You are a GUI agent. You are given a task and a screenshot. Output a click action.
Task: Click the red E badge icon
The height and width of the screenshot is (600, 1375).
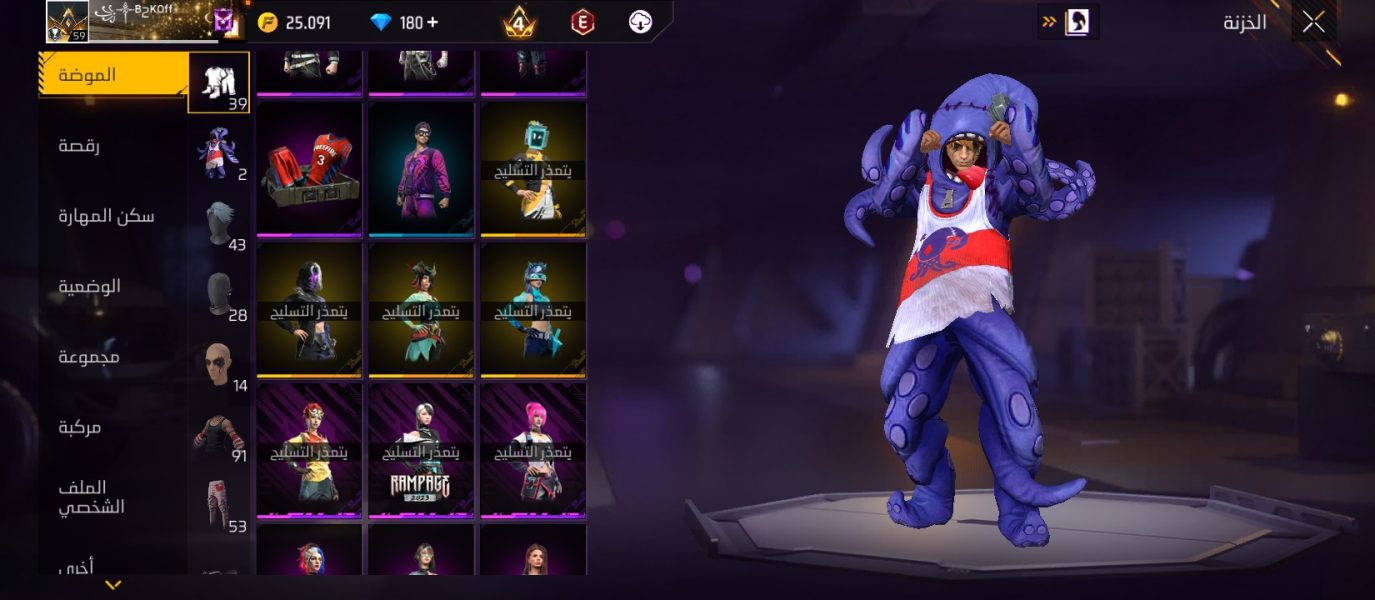[582, 22]
